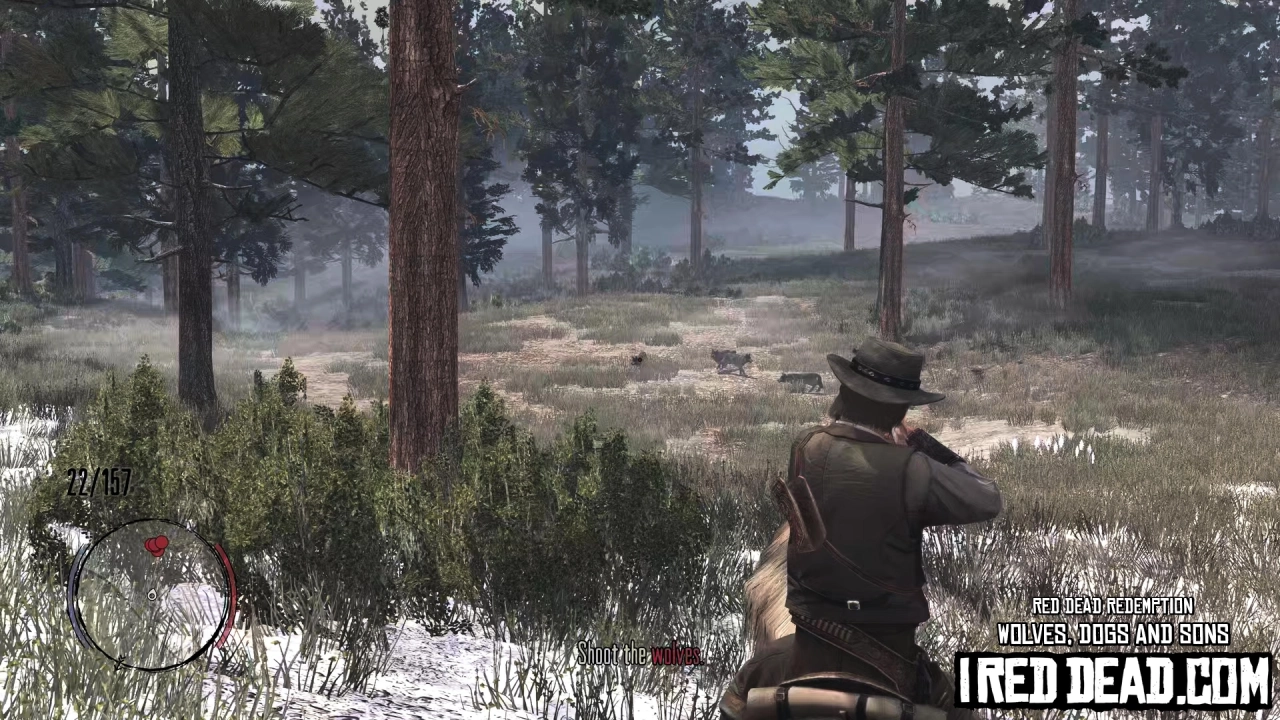Select the wolf standing in the clearing
This screenshot has height=720, width=1280.
(x=730, y=362)
